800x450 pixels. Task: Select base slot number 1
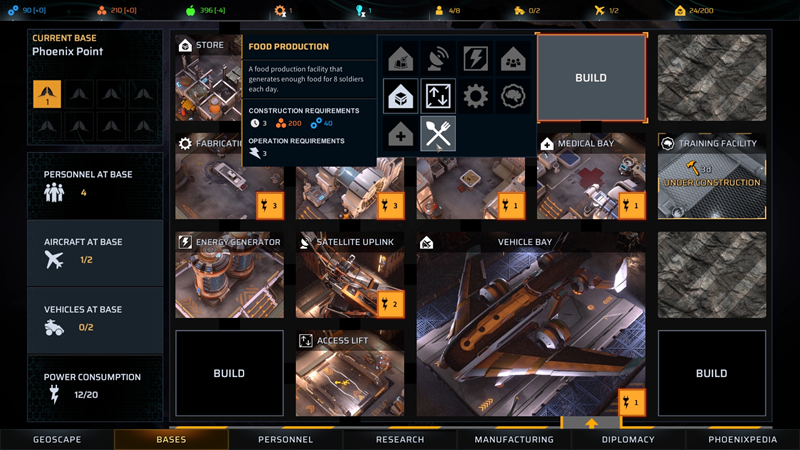point(47,94)
